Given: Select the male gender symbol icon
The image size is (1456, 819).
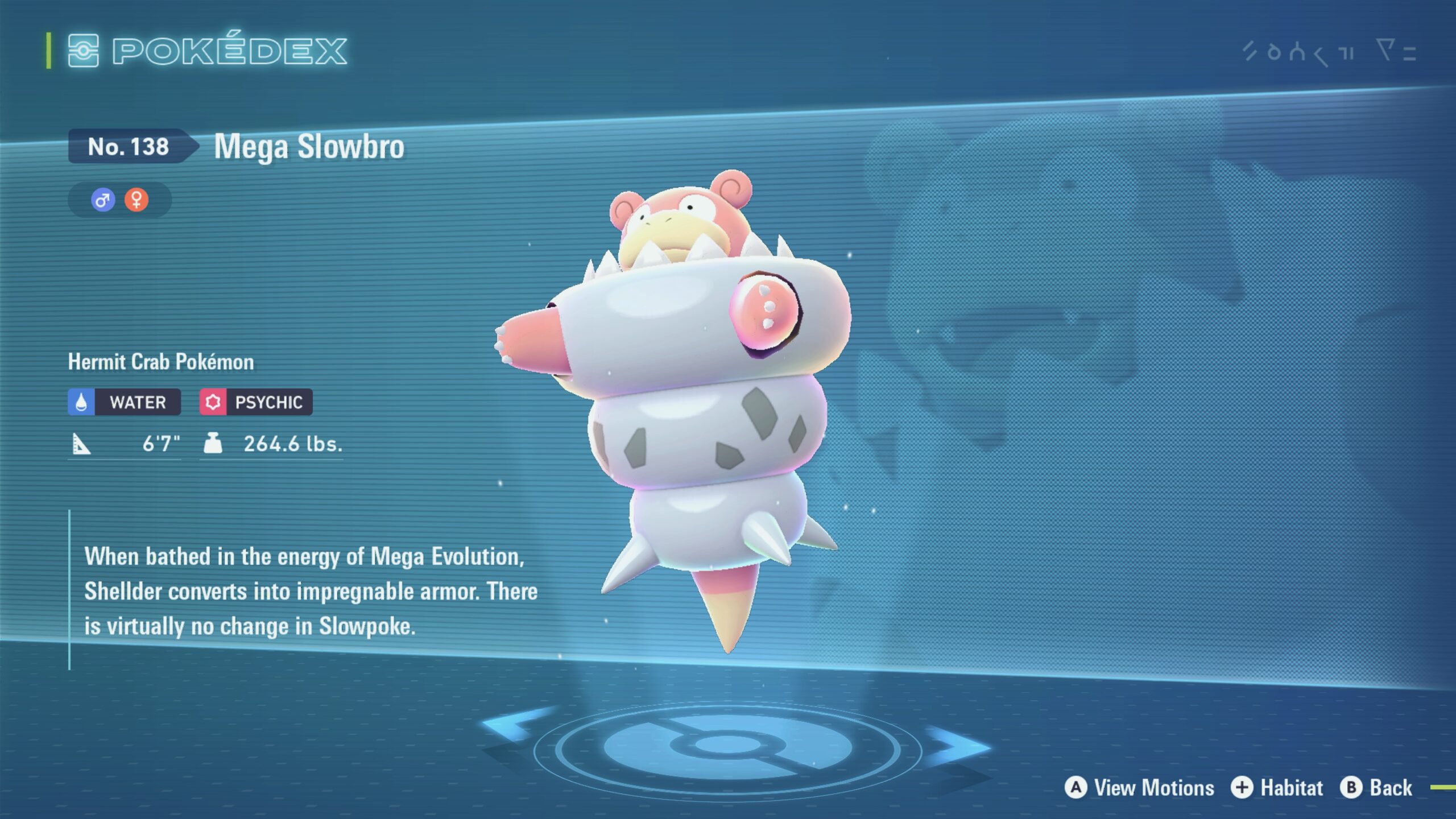Looking at the screenshot, I should [x=103, y=200].
